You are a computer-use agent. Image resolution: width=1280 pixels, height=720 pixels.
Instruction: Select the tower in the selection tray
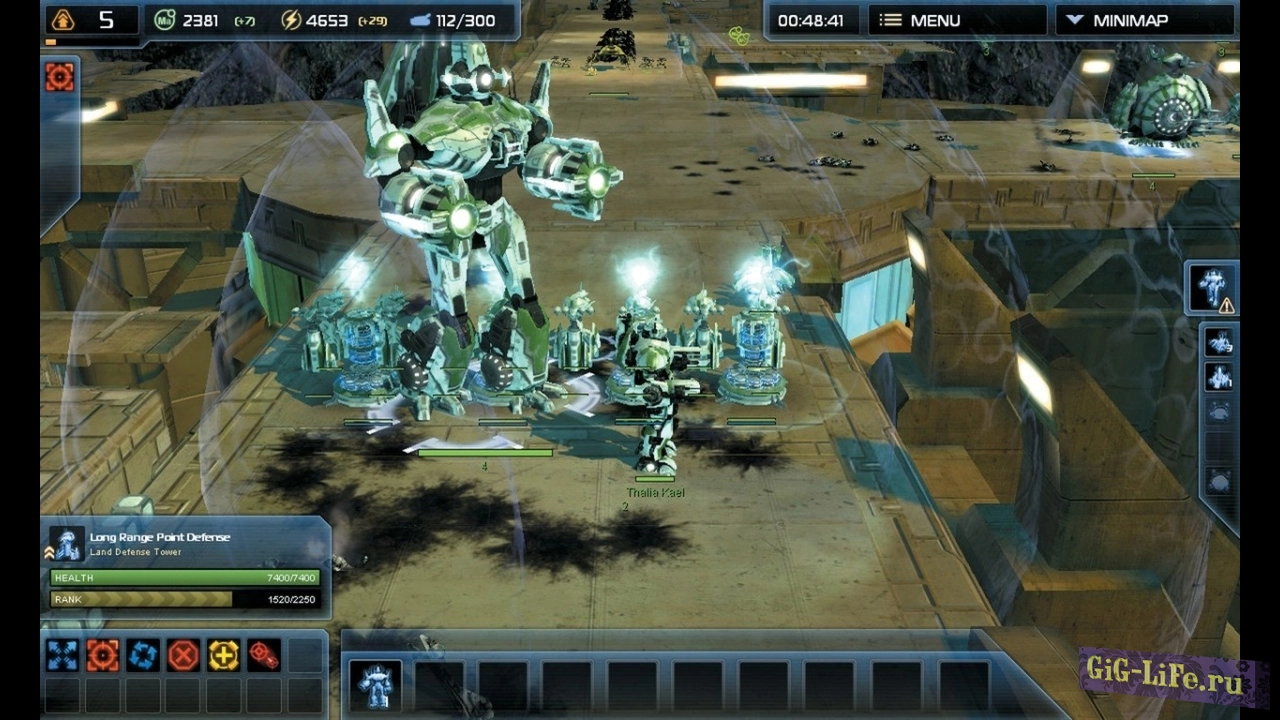coord(376,685)
